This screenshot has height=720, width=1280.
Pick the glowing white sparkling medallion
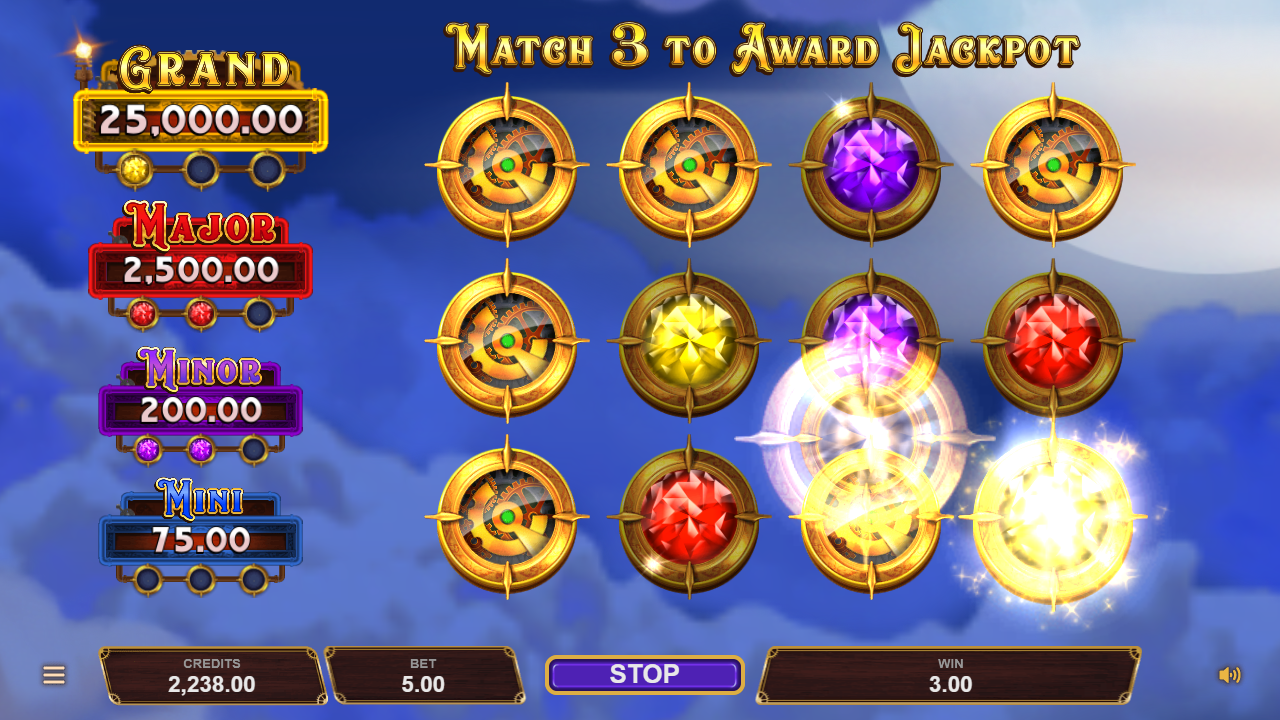click(x=1053, y=518)
